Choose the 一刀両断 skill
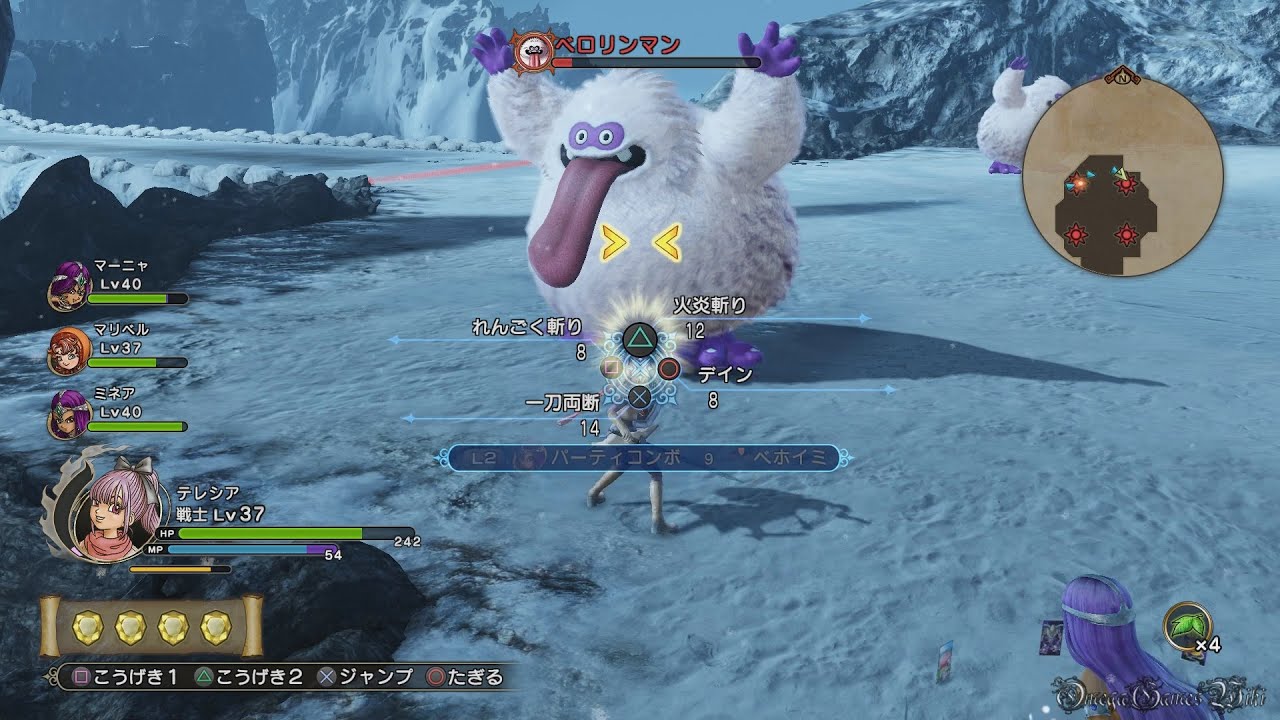This screenshot has height=720, width=1280. 562,402
